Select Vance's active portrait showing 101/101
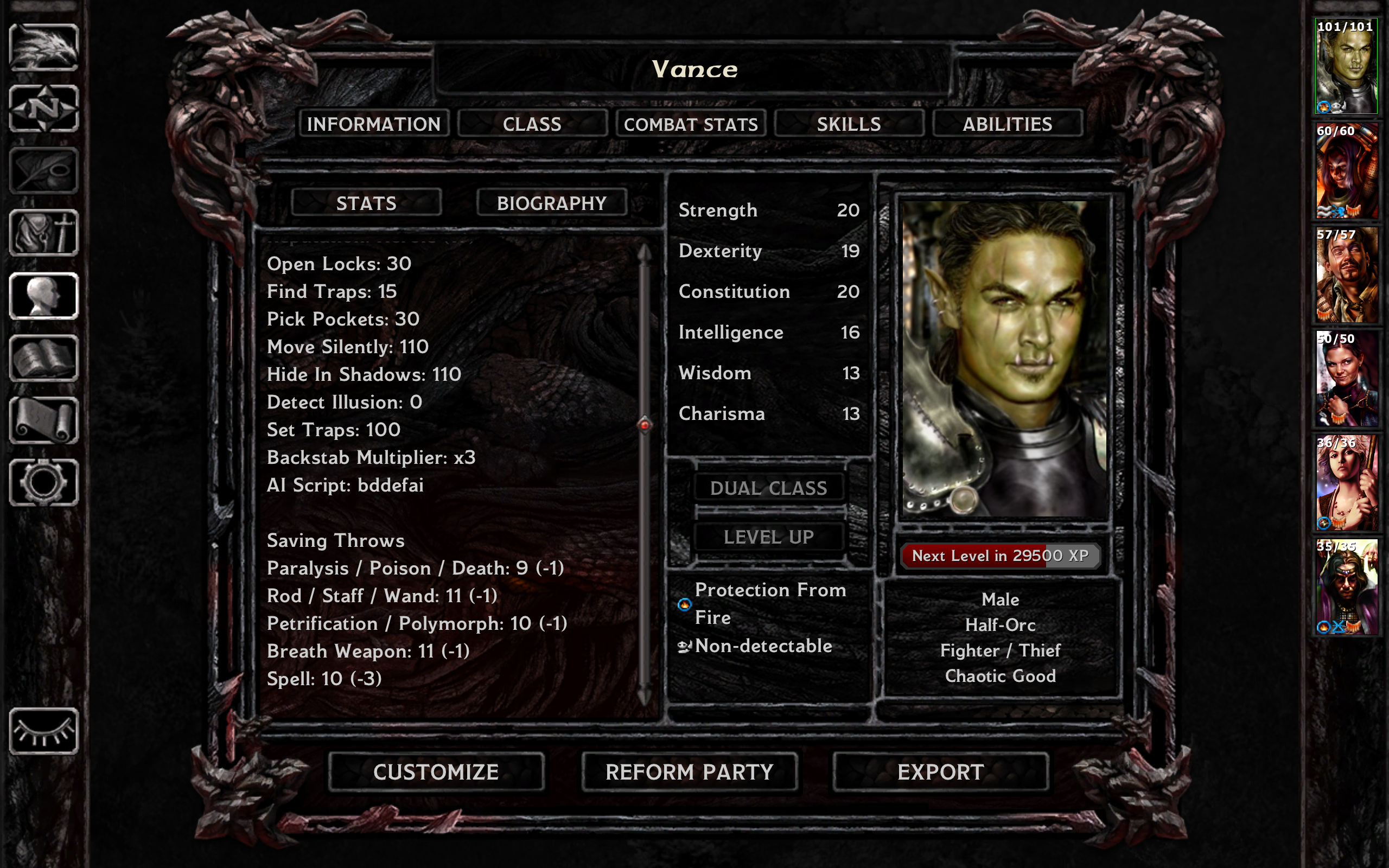1389x868 pixels. pos(1346,66)
